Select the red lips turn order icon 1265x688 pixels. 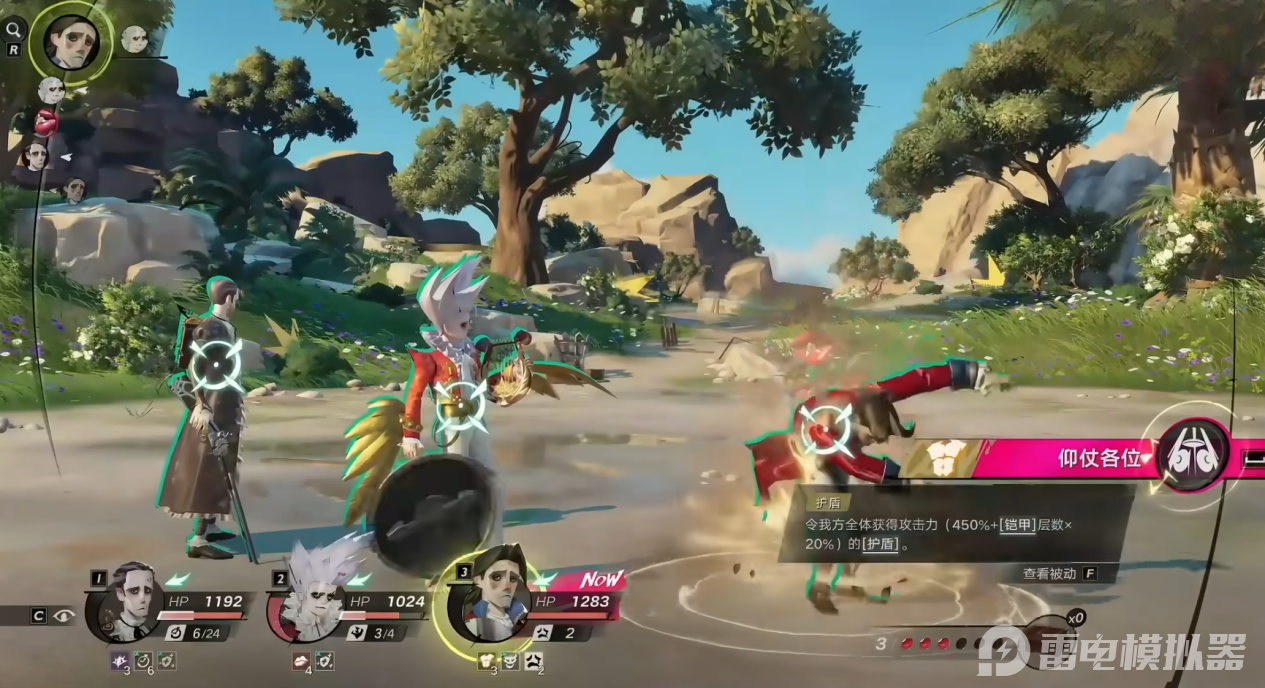[46, 122]
